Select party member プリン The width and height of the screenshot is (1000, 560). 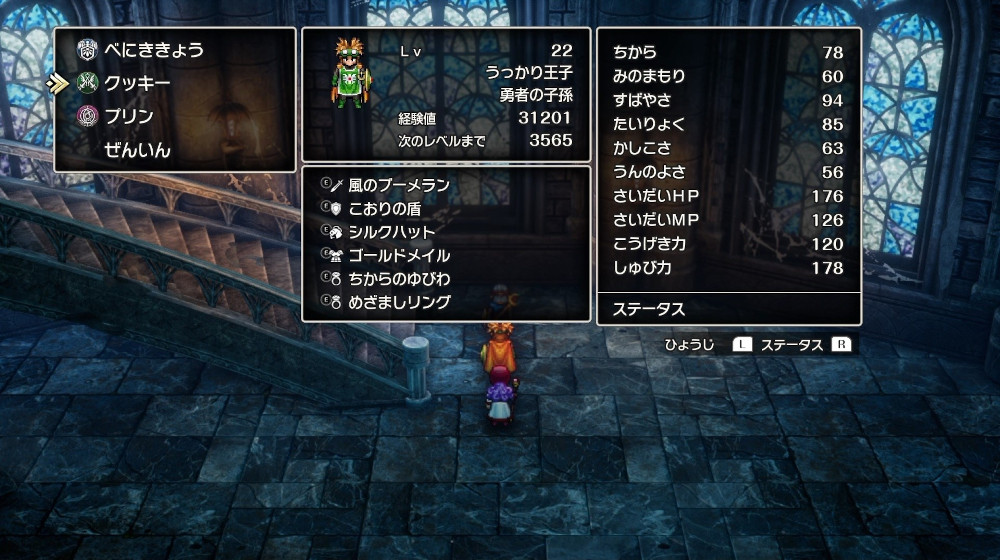click(x=129, y=116)
